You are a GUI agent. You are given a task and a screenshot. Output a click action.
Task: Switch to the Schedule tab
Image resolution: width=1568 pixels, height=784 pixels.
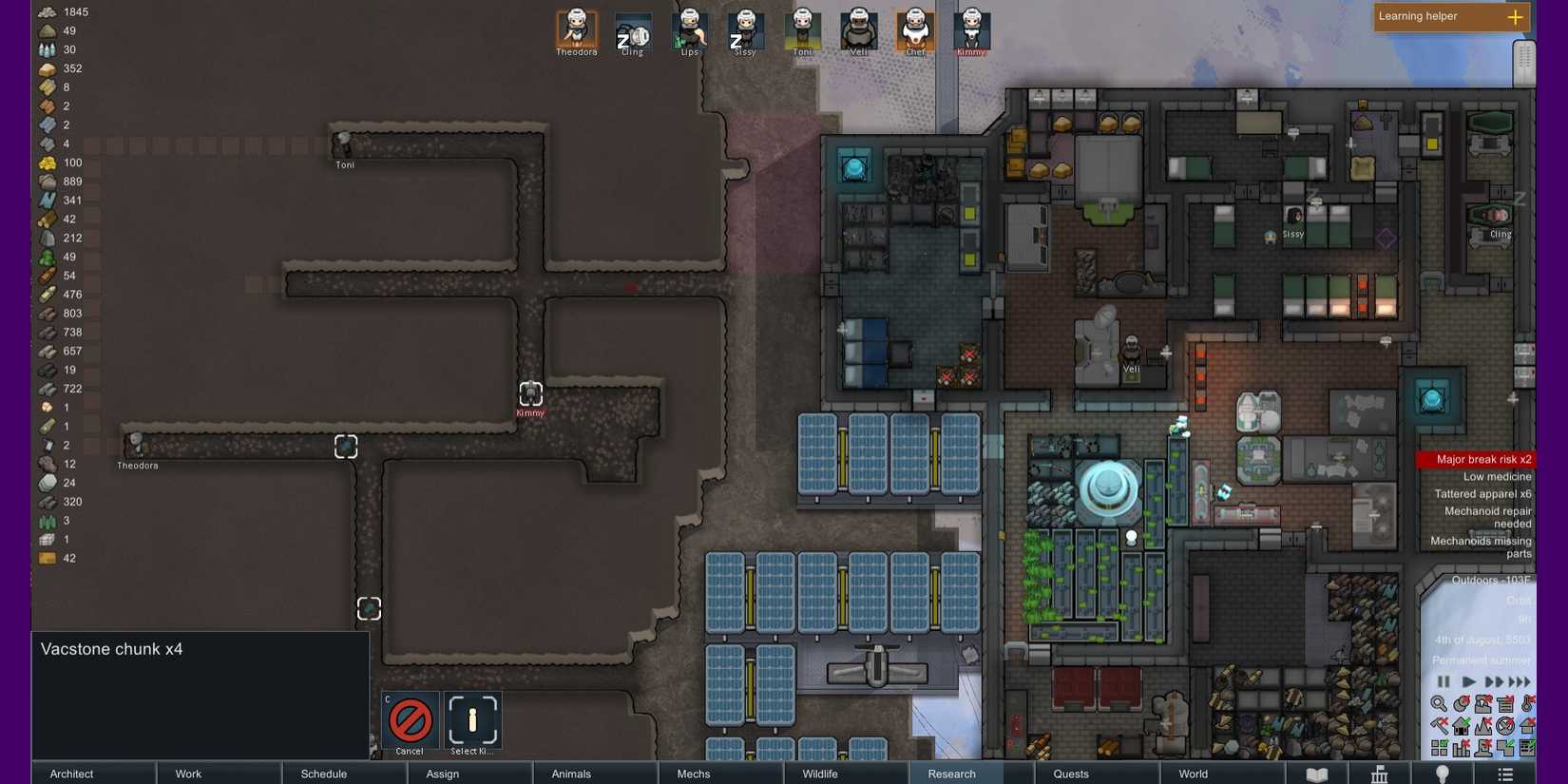(x=324, y=774)
